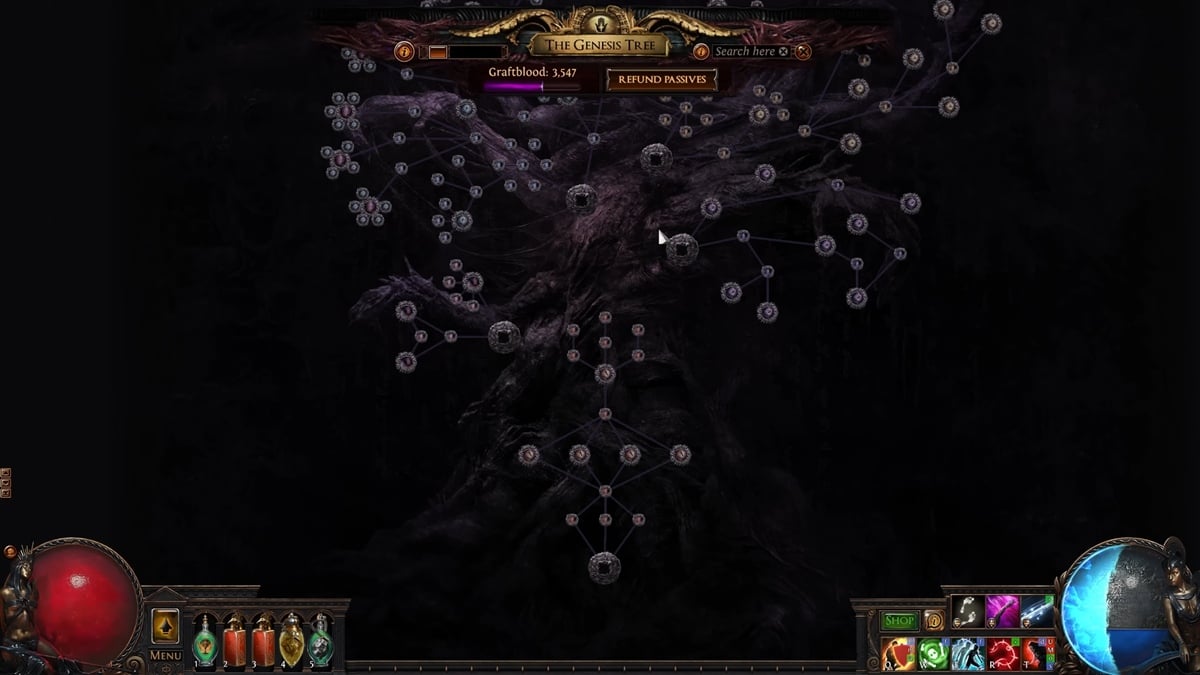Select the footprints movement skill icon
Viewport: 1200px width, 675px height.
click(x=967, y=611)
